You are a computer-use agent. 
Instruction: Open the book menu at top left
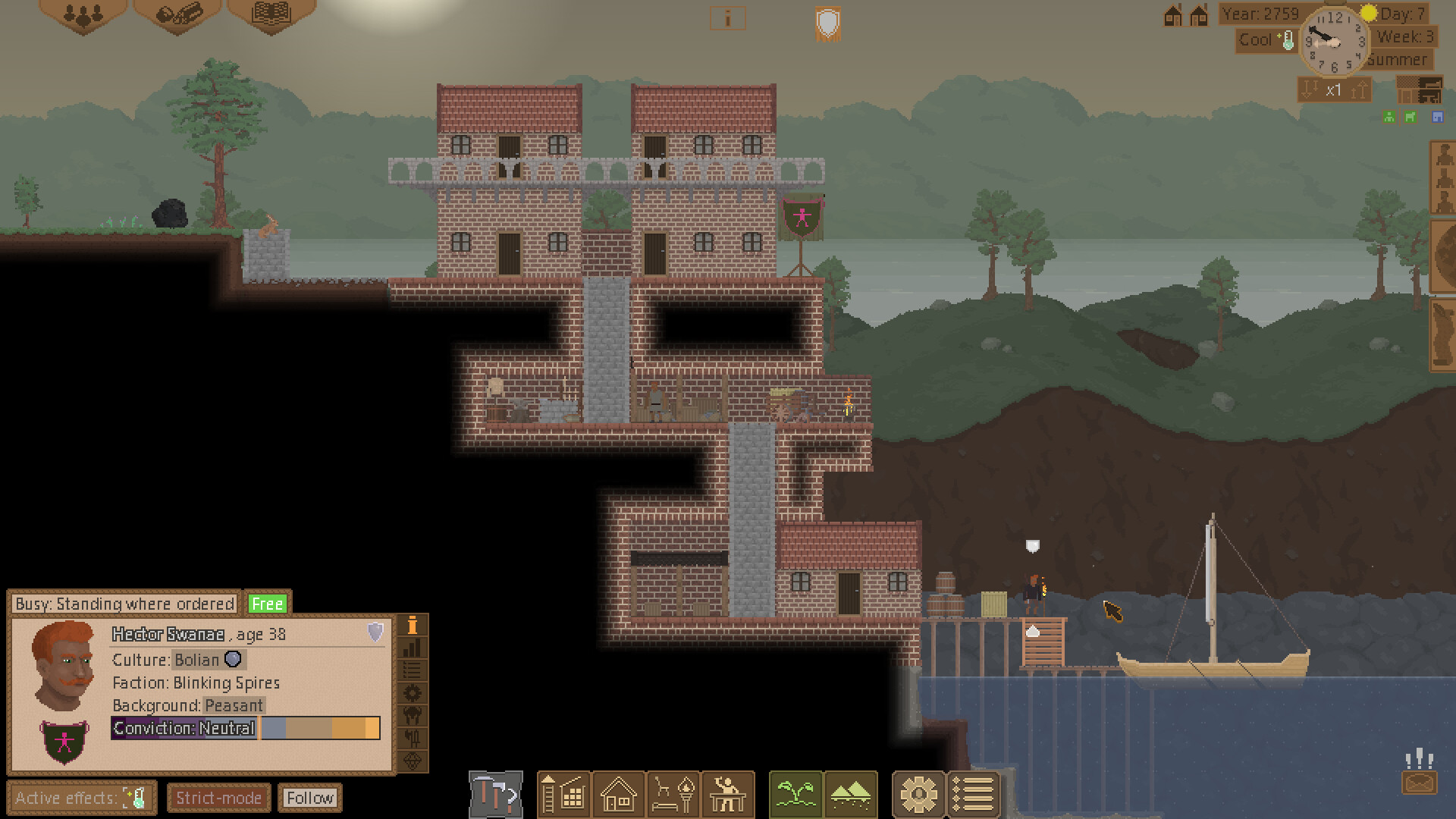270,14
